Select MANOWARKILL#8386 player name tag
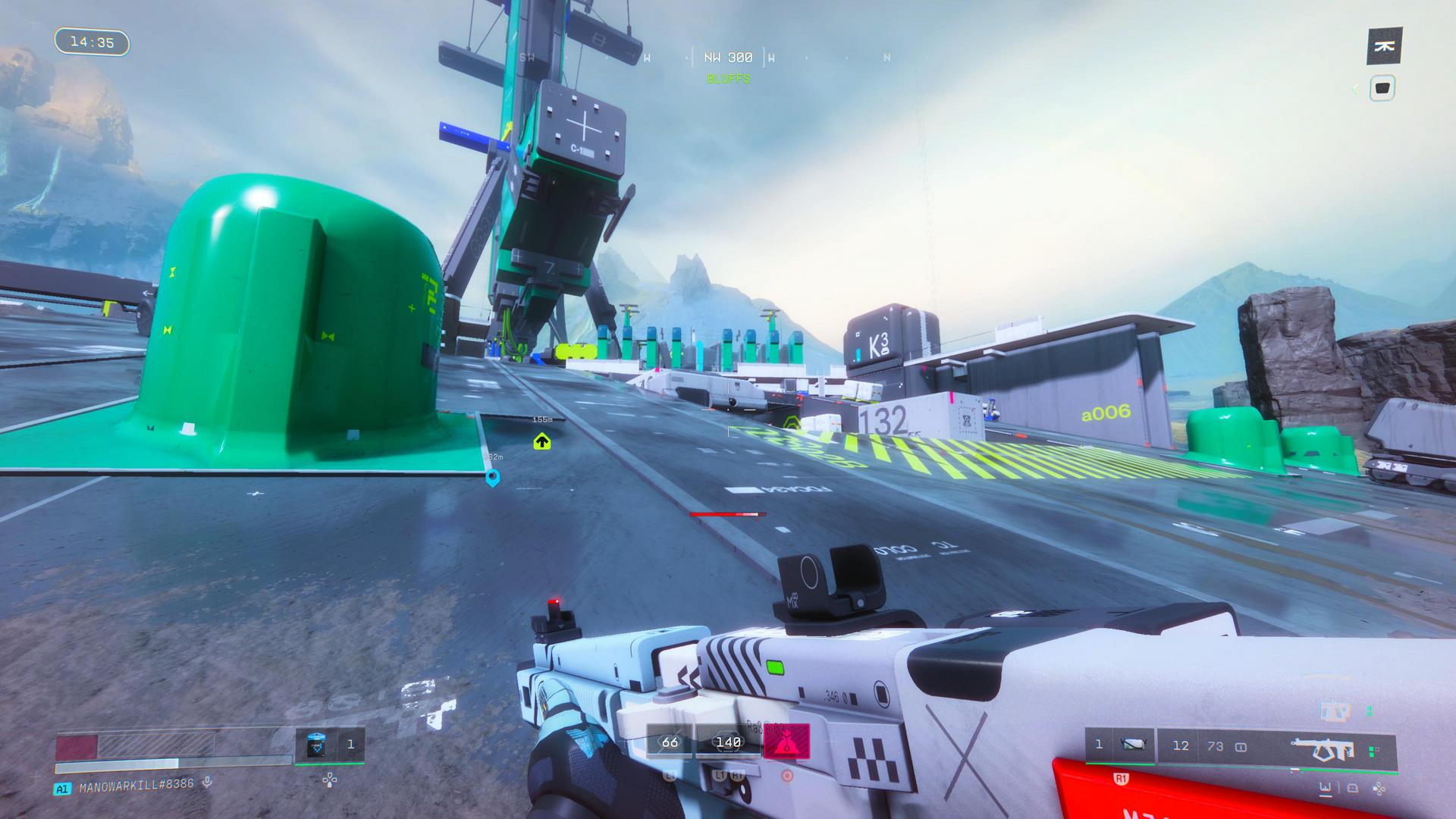 click(136, 784)
